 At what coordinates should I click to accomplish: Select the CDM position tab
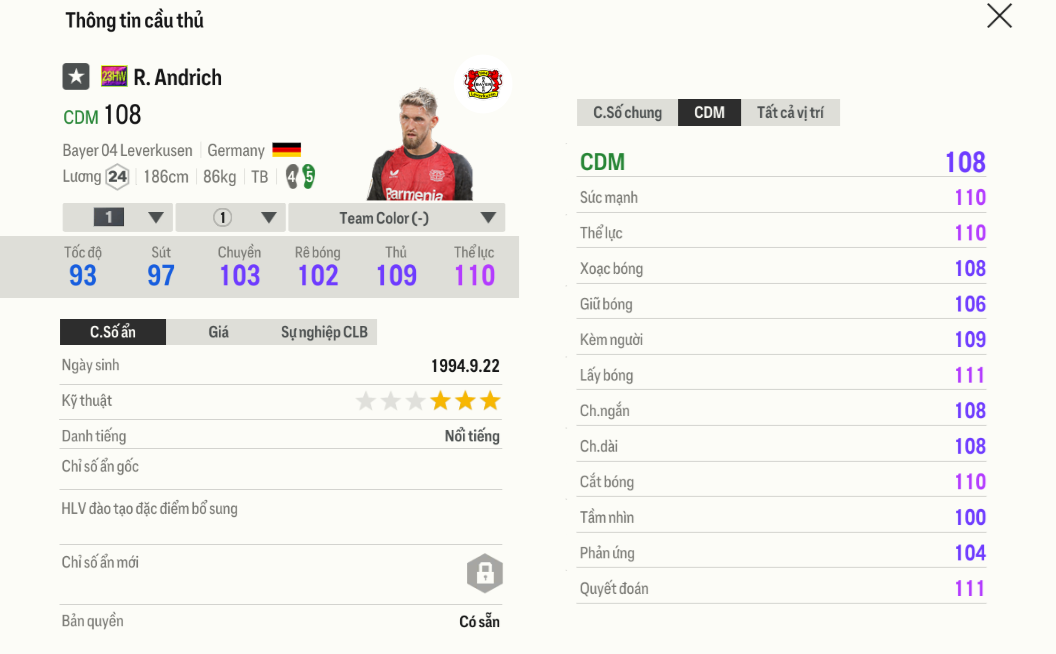coord(709,112)
